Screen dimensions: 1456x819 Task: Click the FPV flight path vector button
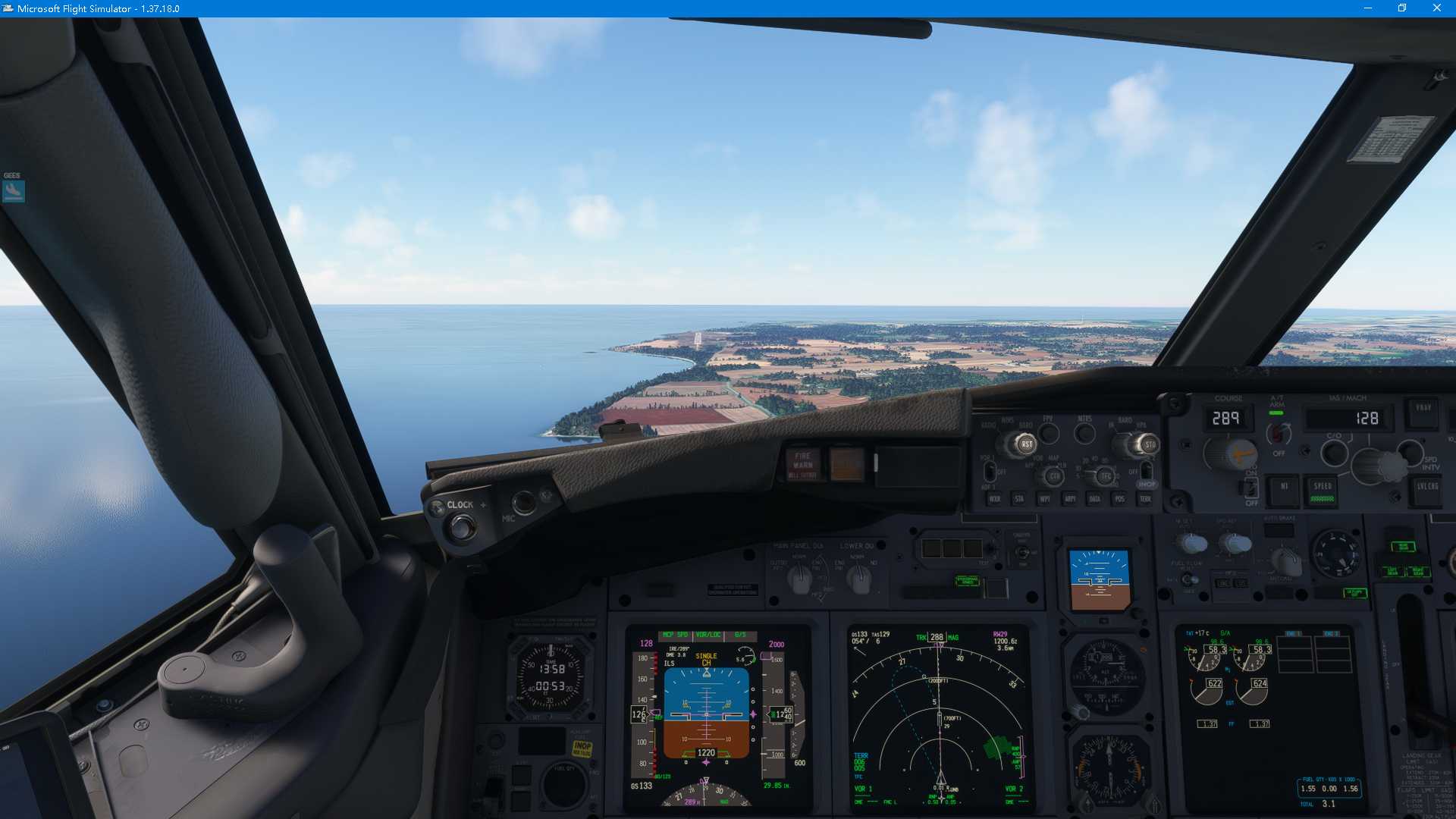[x=1049, y=434]
